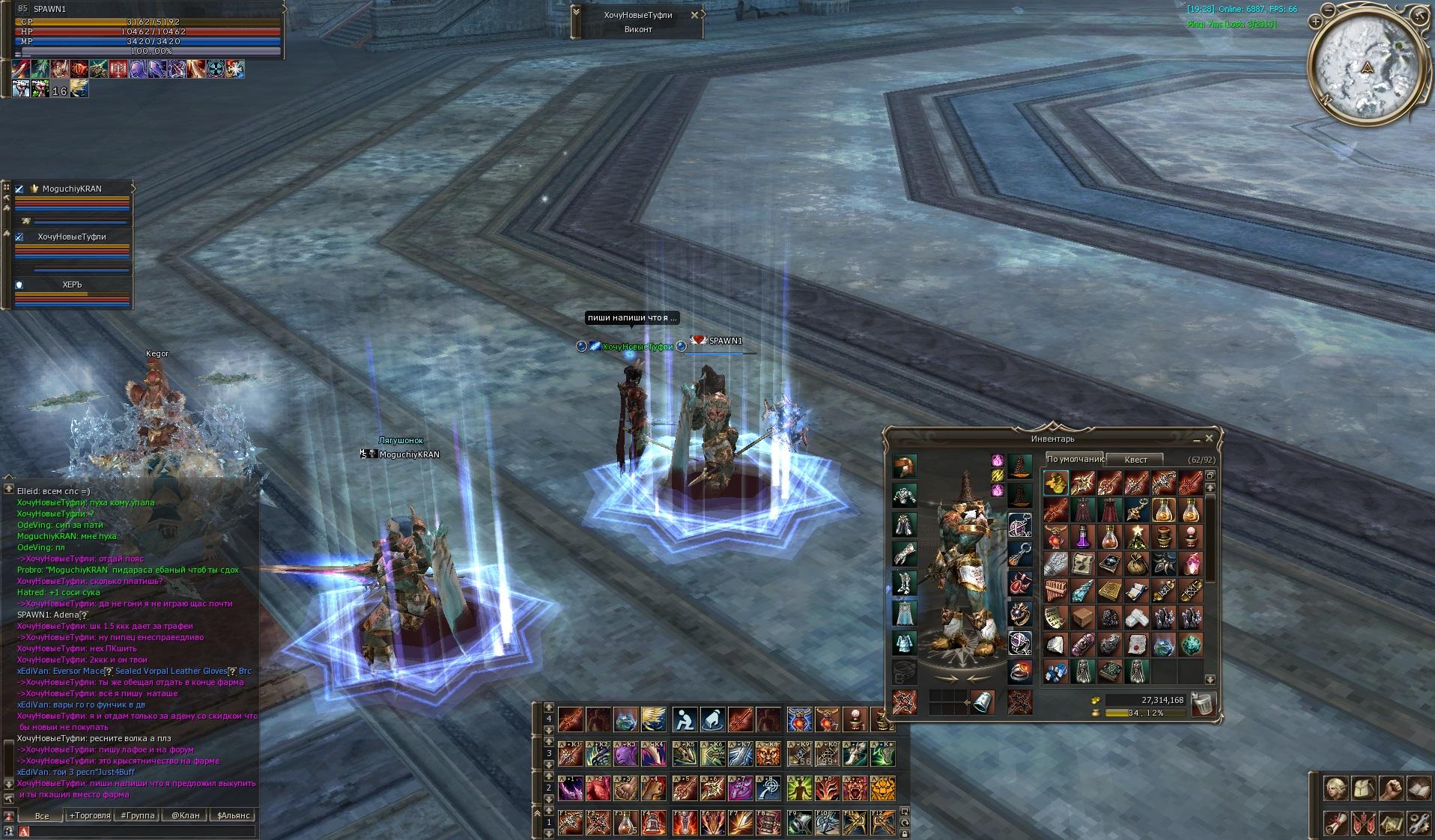Select the Christmas tree item in the inventory

1137,537
